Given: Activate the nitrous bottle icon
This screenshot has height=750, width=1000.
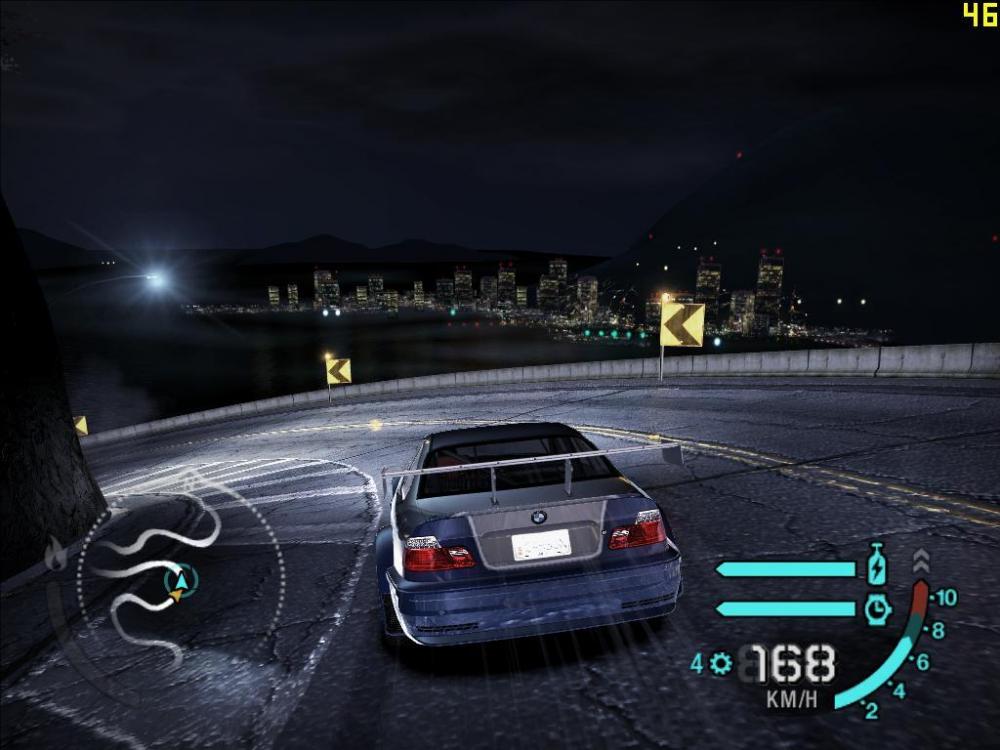Looking at the screenshot, I should pyautogui.click(x=877, y=565).
